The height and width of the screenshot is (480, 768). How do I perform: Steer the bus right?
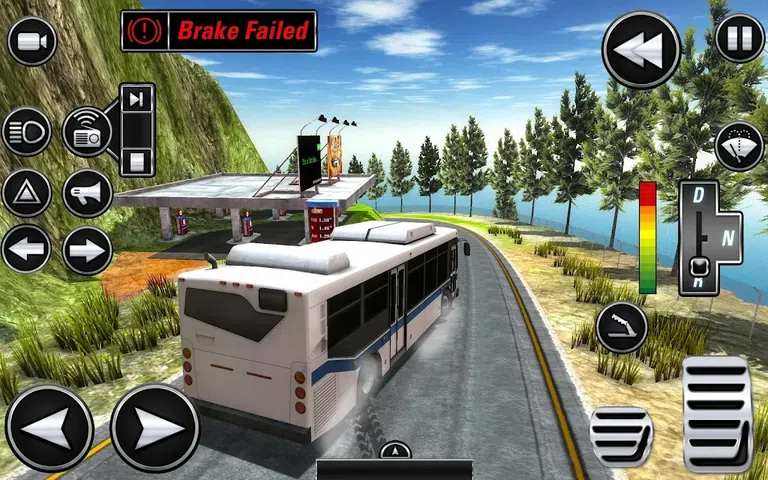pyautogui.click(x=155, y=428)
